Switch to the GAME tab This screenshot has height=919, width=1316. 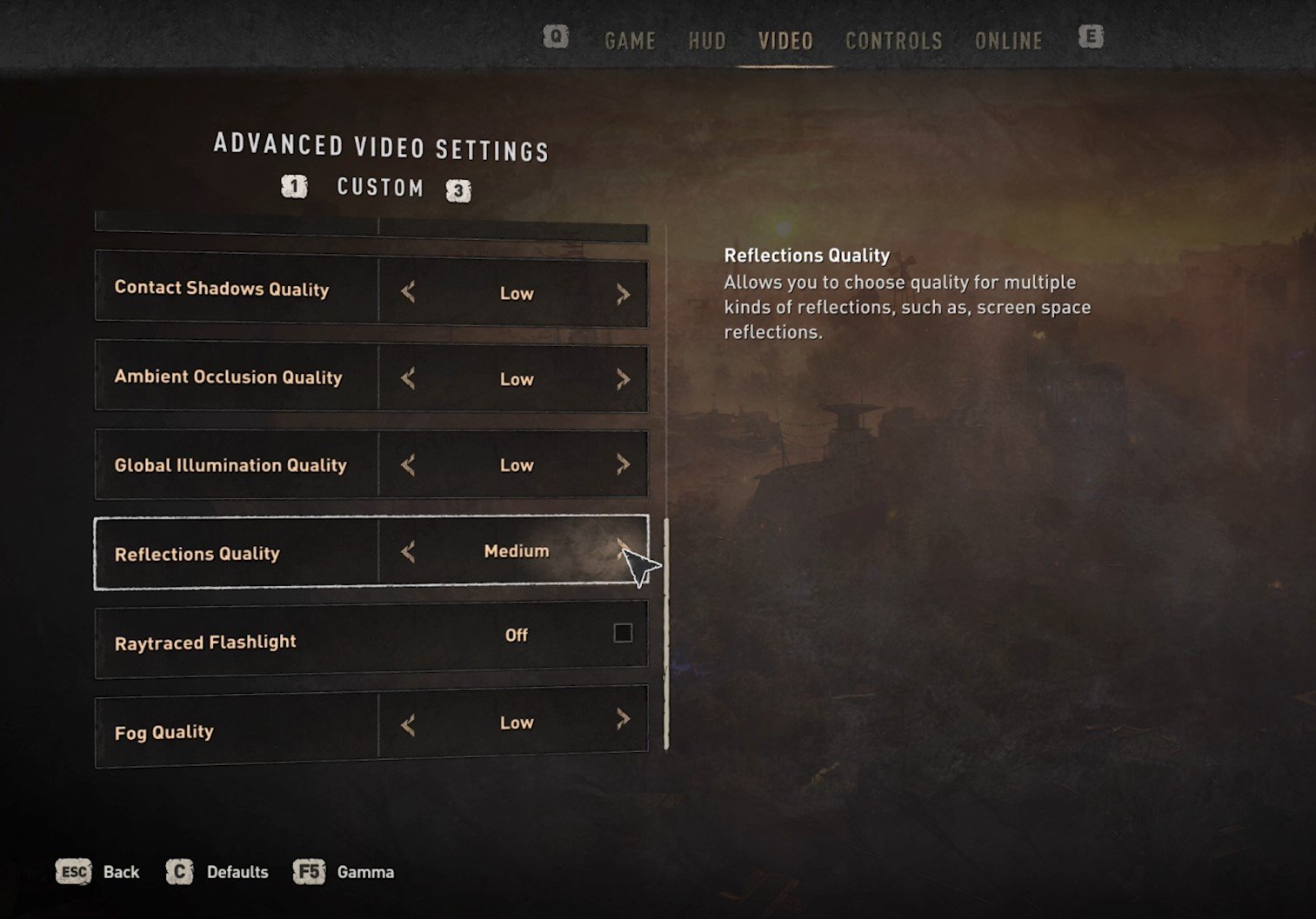[x=630, y=41]
